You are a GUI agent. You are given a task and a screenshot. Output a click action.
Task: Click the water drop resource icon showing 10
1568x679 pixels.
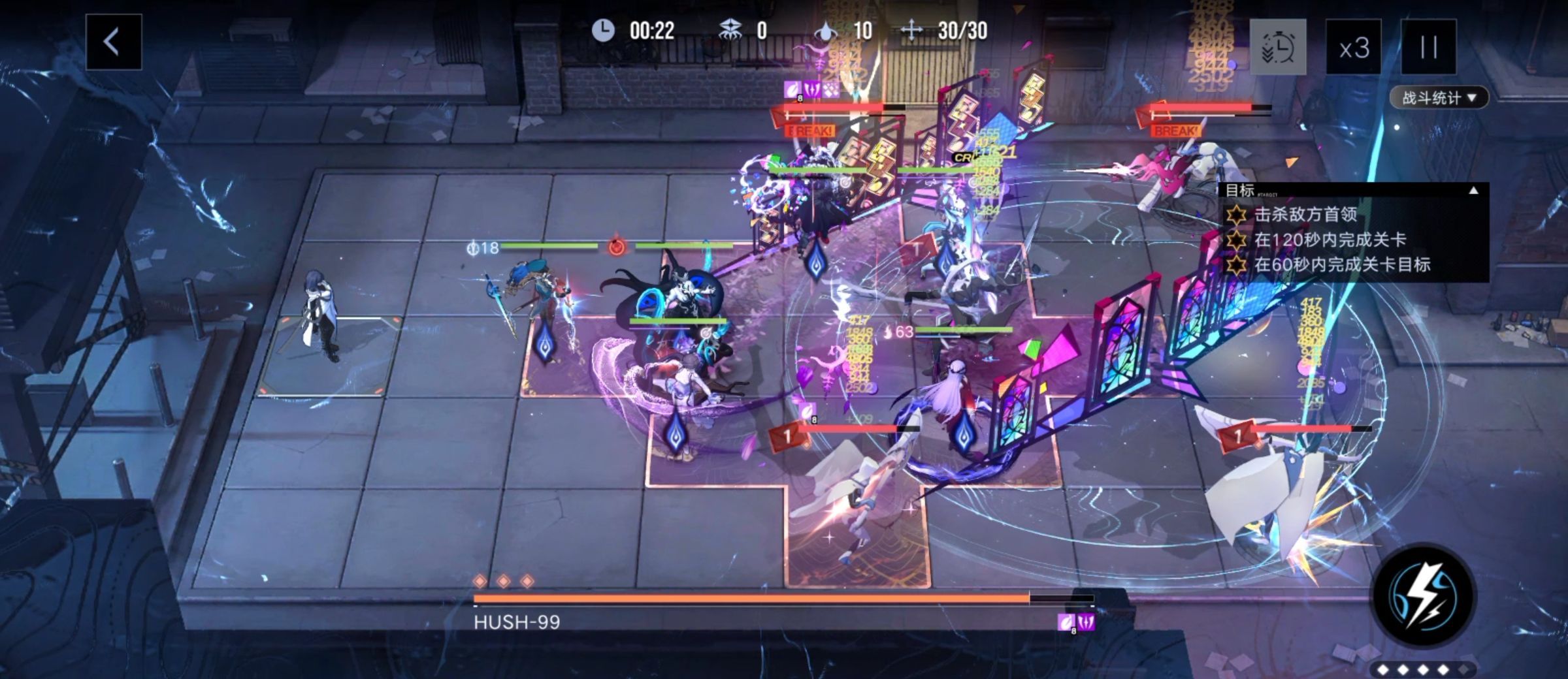825,29
